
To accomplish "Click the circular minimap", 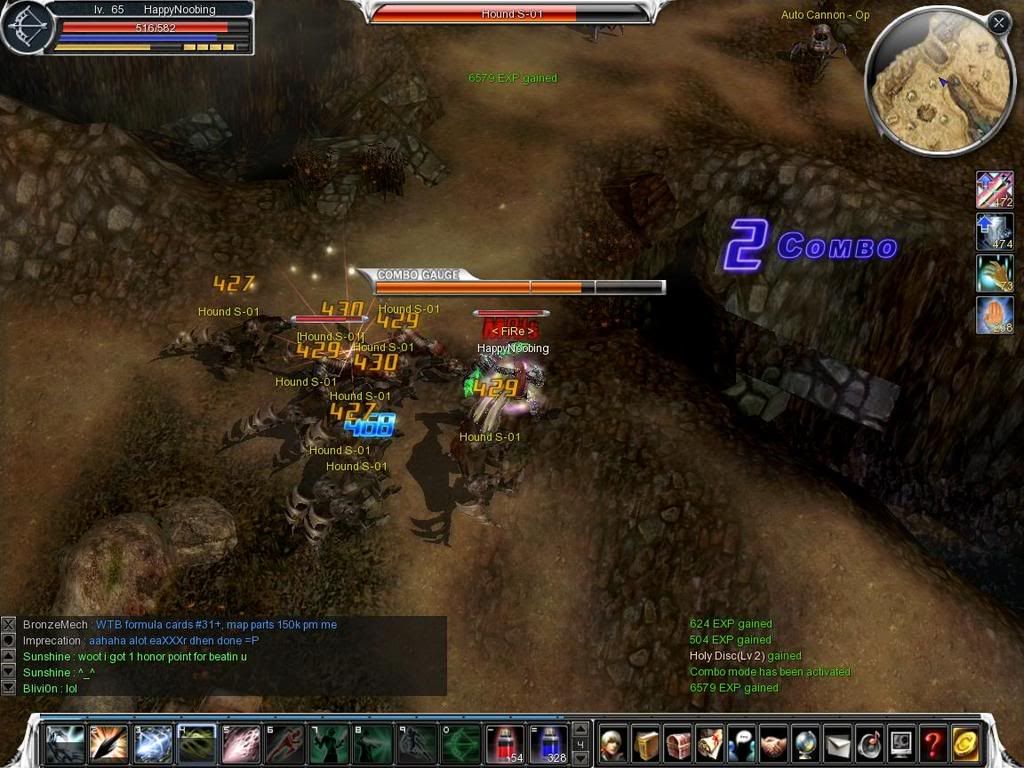I will [x=930, y=85].
